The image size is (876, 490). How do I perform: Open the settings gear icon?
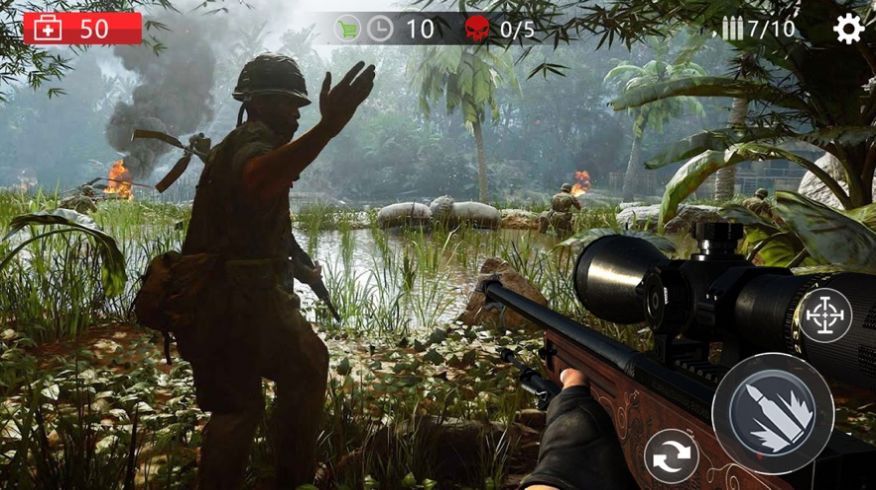pyautogui.click(x=848, y=29)
